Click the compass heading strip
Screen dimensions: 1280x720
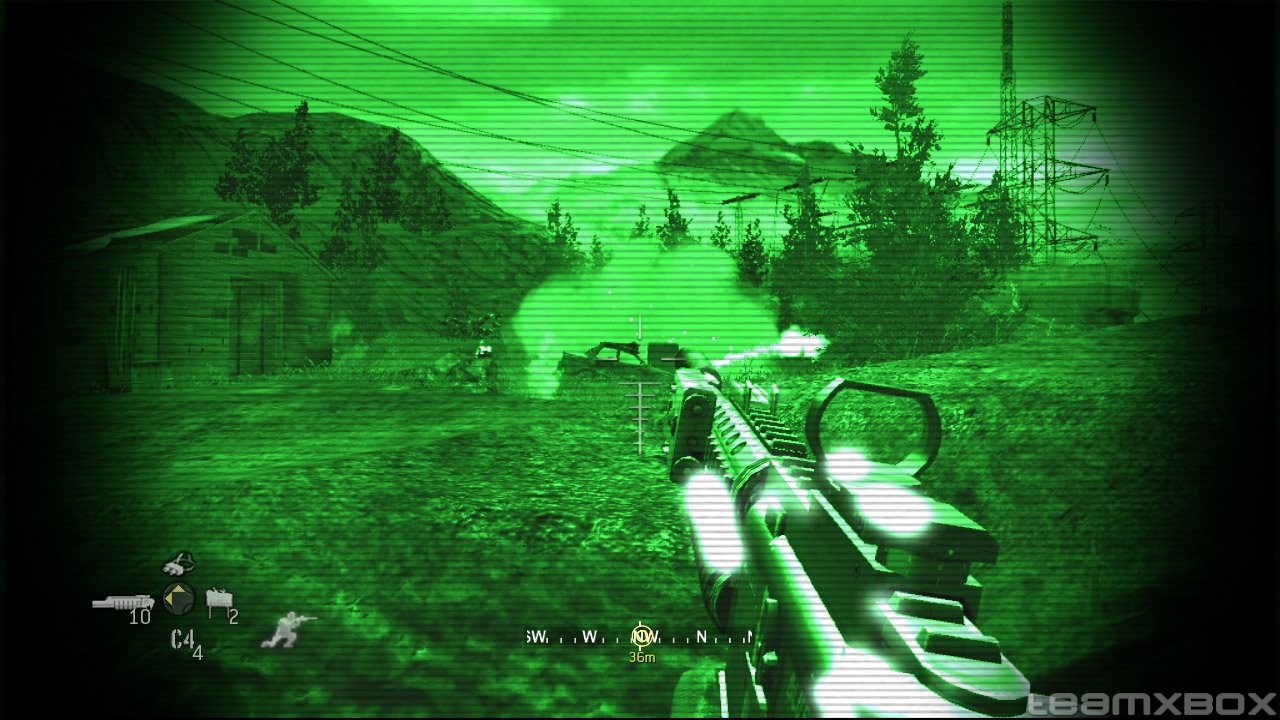pyautogui.click(x=640, y=636)
